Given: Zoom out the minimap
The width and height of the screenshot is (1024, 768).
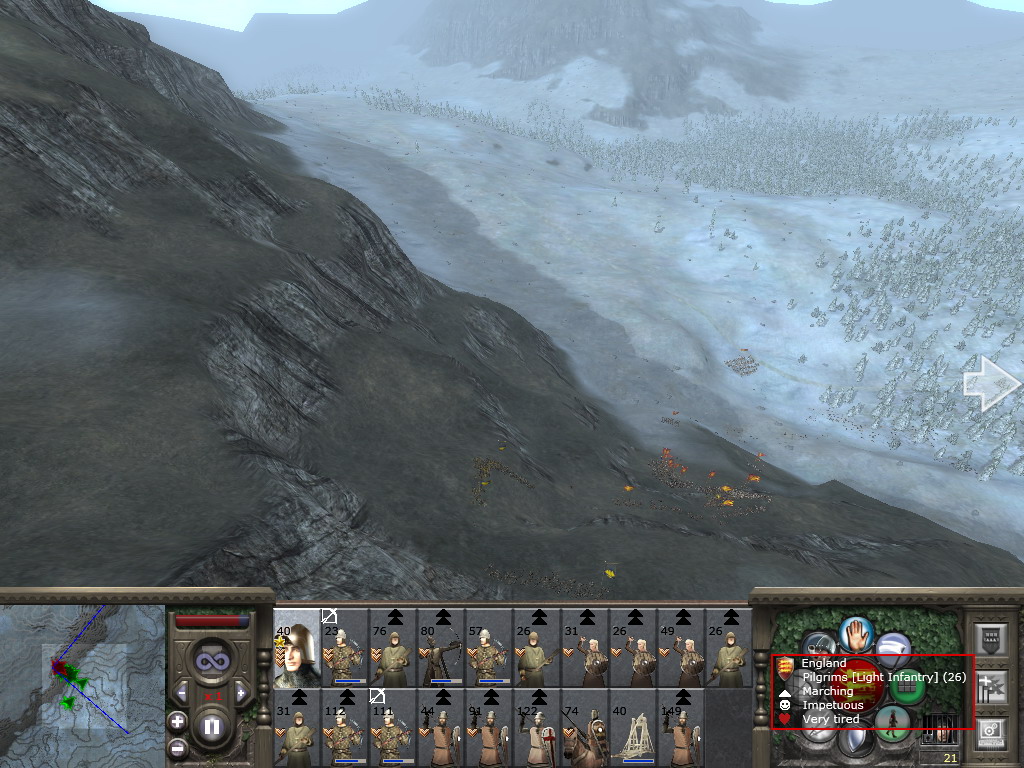Looking at the screenshot, I should (177, 747).
